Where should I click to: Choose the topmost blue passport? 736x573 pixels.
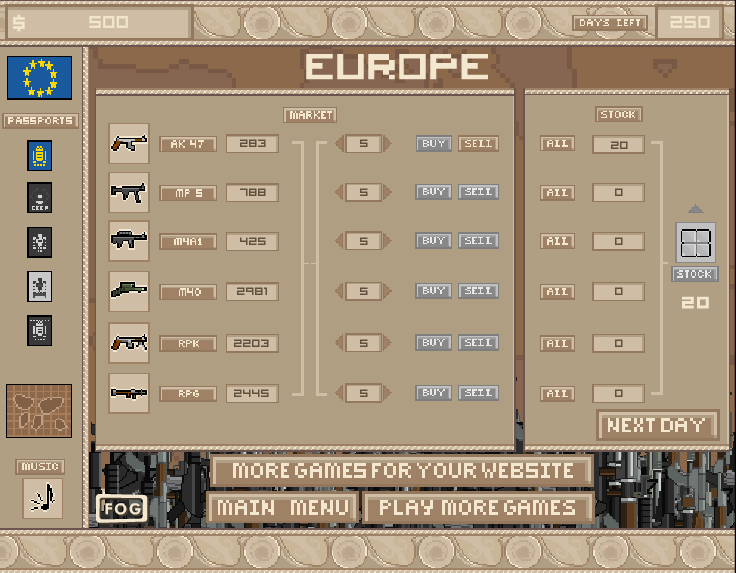pyautogui.click(x=39, y=156)
